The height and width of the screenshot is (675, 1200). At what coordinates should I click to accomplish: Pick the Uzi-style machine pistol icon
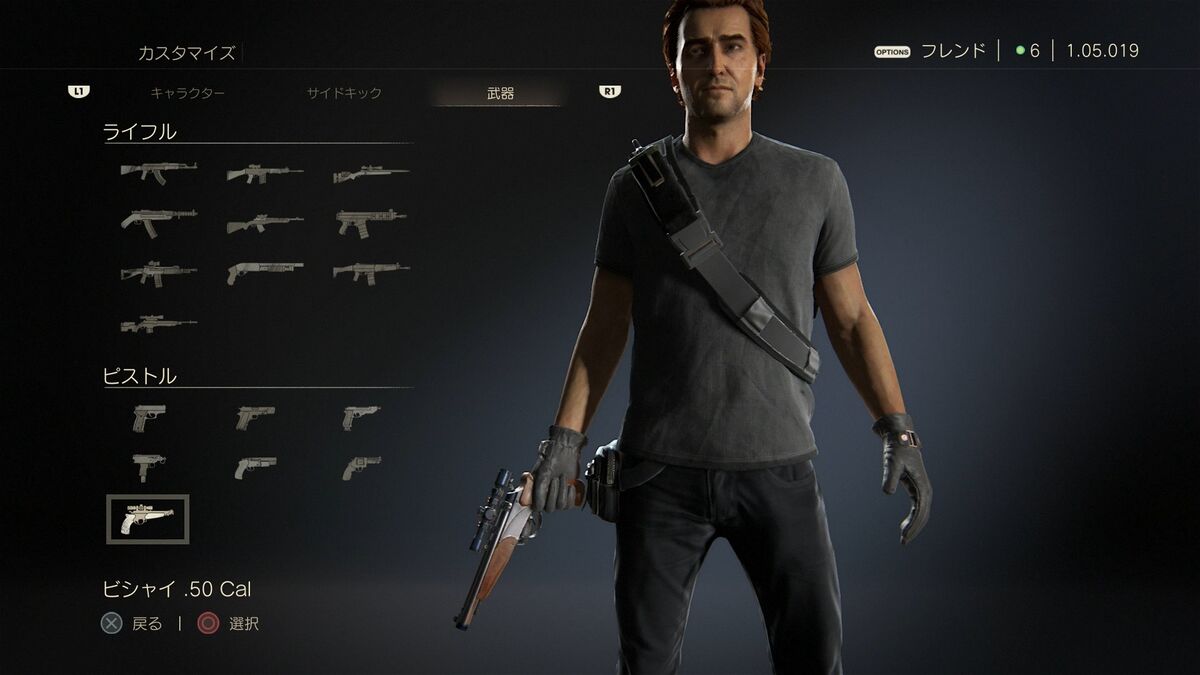click(148, 465)
